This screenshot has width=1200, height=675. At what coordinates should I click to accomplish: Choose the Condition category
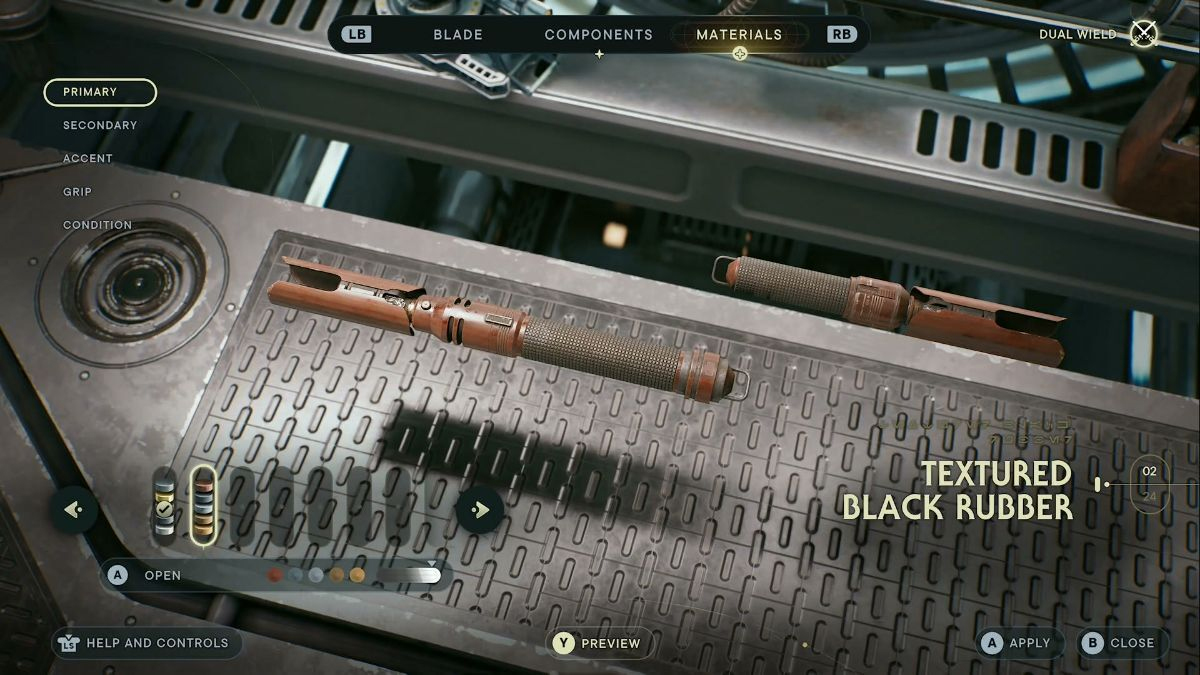[97, 225]
